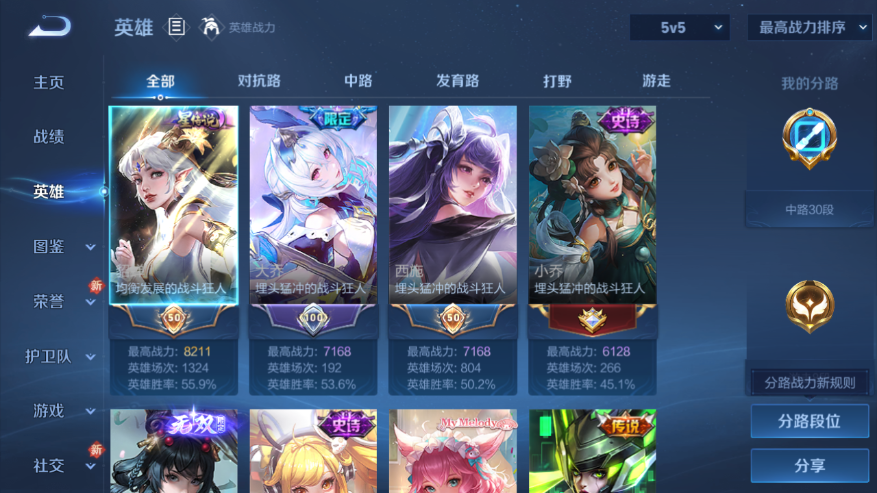Switch to the 打野 jungle tab
The height and width of the screenshot is (493, 877).
coord(557,81)
